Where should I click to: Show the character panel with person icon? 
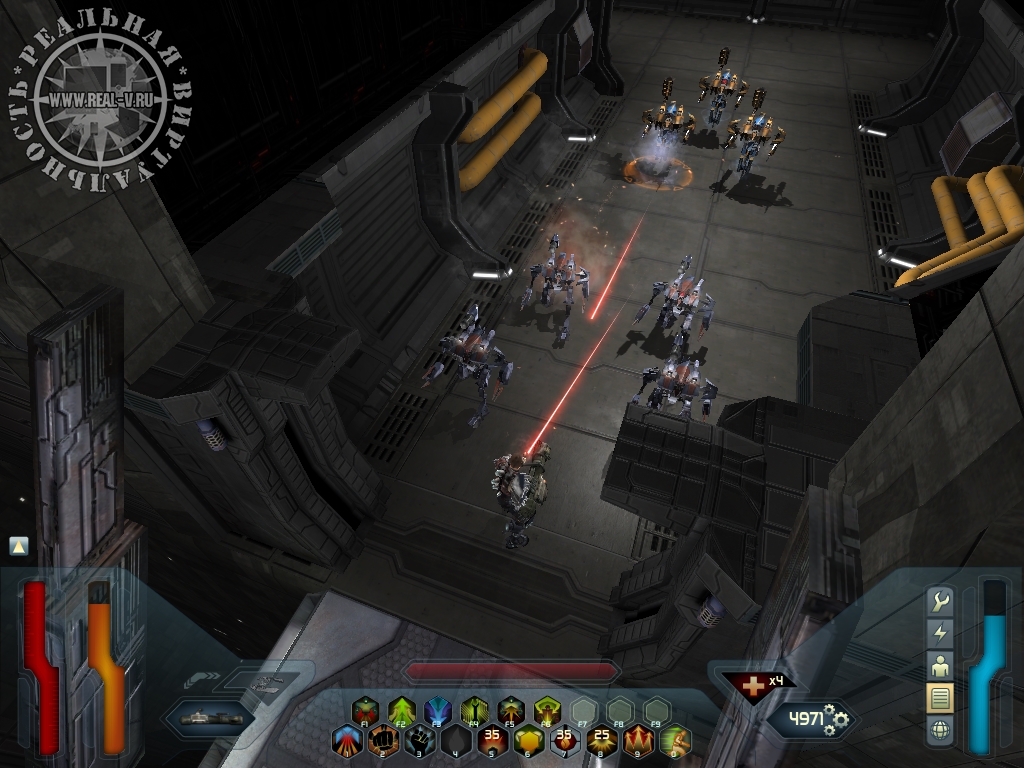coord(940,665)
